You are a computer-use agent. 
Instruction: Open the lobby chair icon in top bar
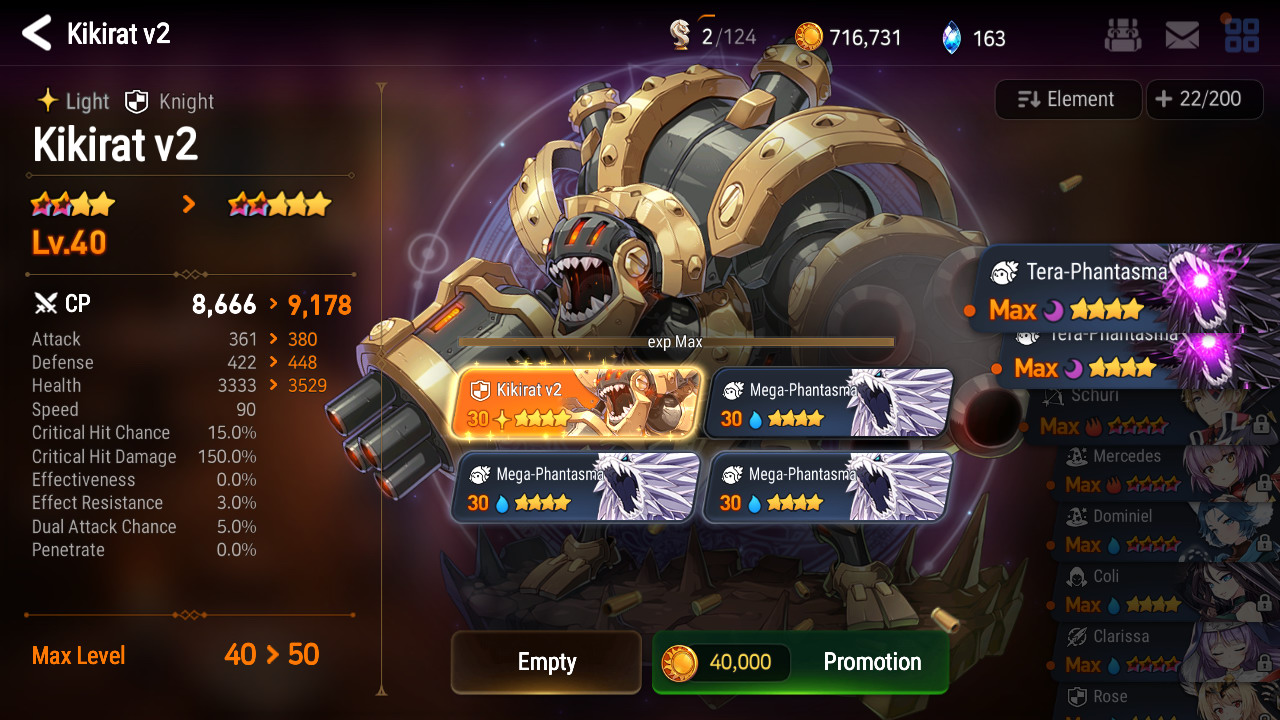[x=1122, y=37]
